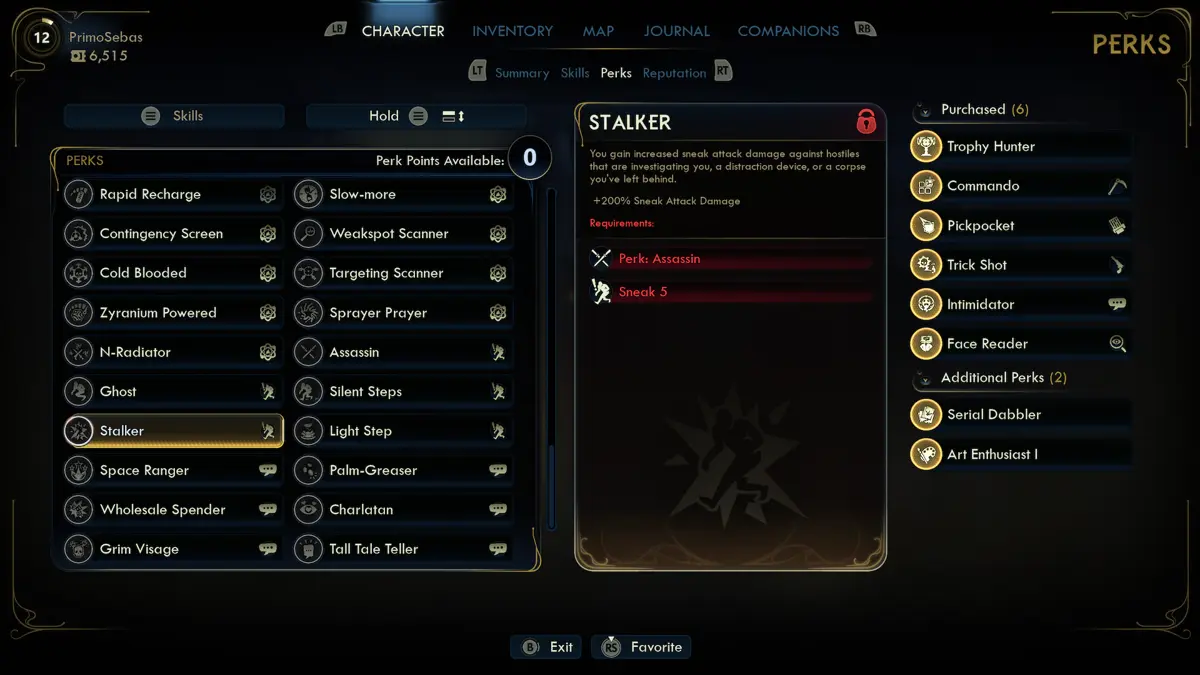Select the Rapid Recharge perk
Image resolution: width=1200 pixels, height=675 pixels.
click(x=172, y=194)
